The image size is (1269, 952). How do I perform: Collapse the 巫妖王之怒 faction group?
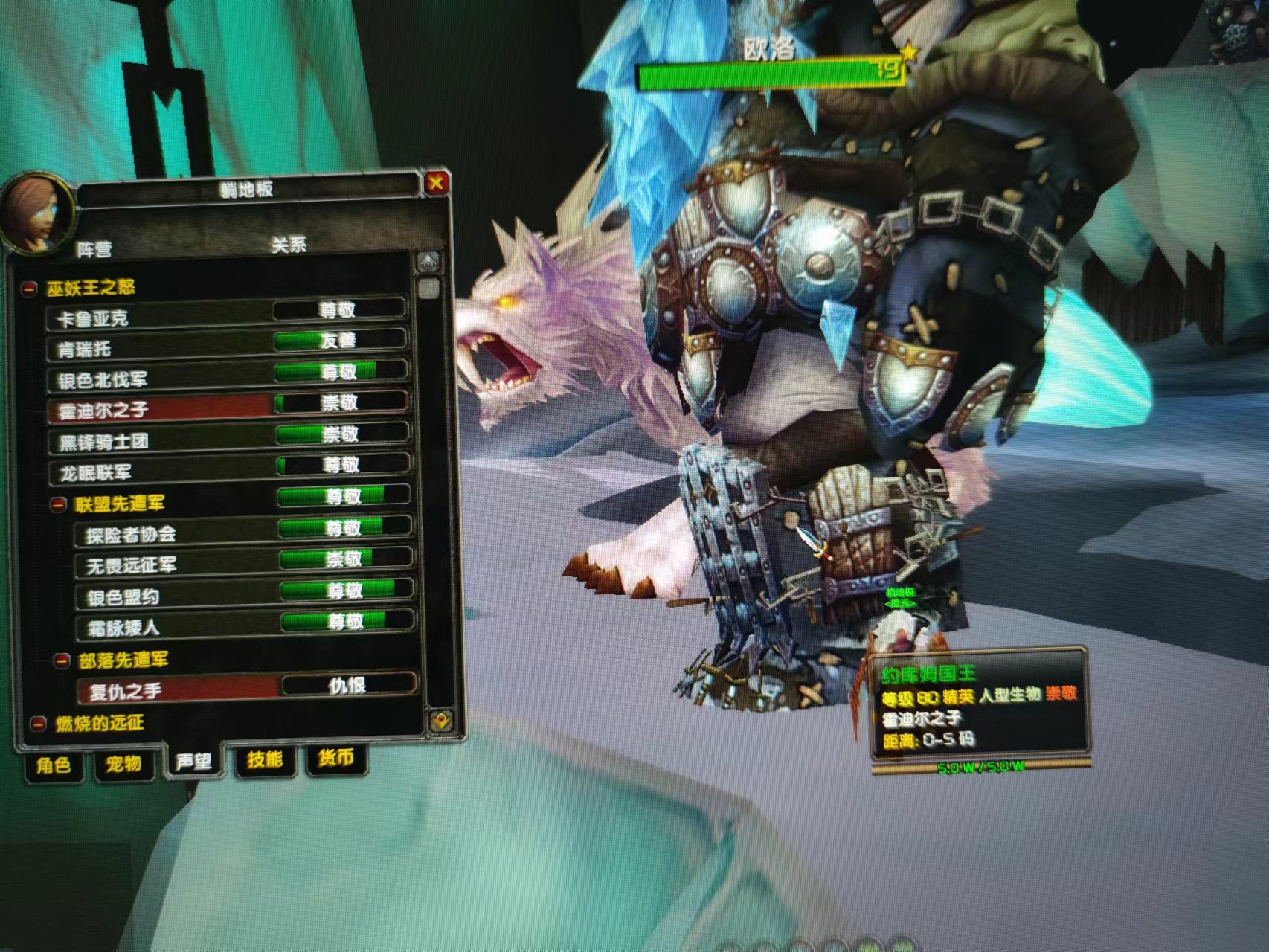click(x=30, y=289)
